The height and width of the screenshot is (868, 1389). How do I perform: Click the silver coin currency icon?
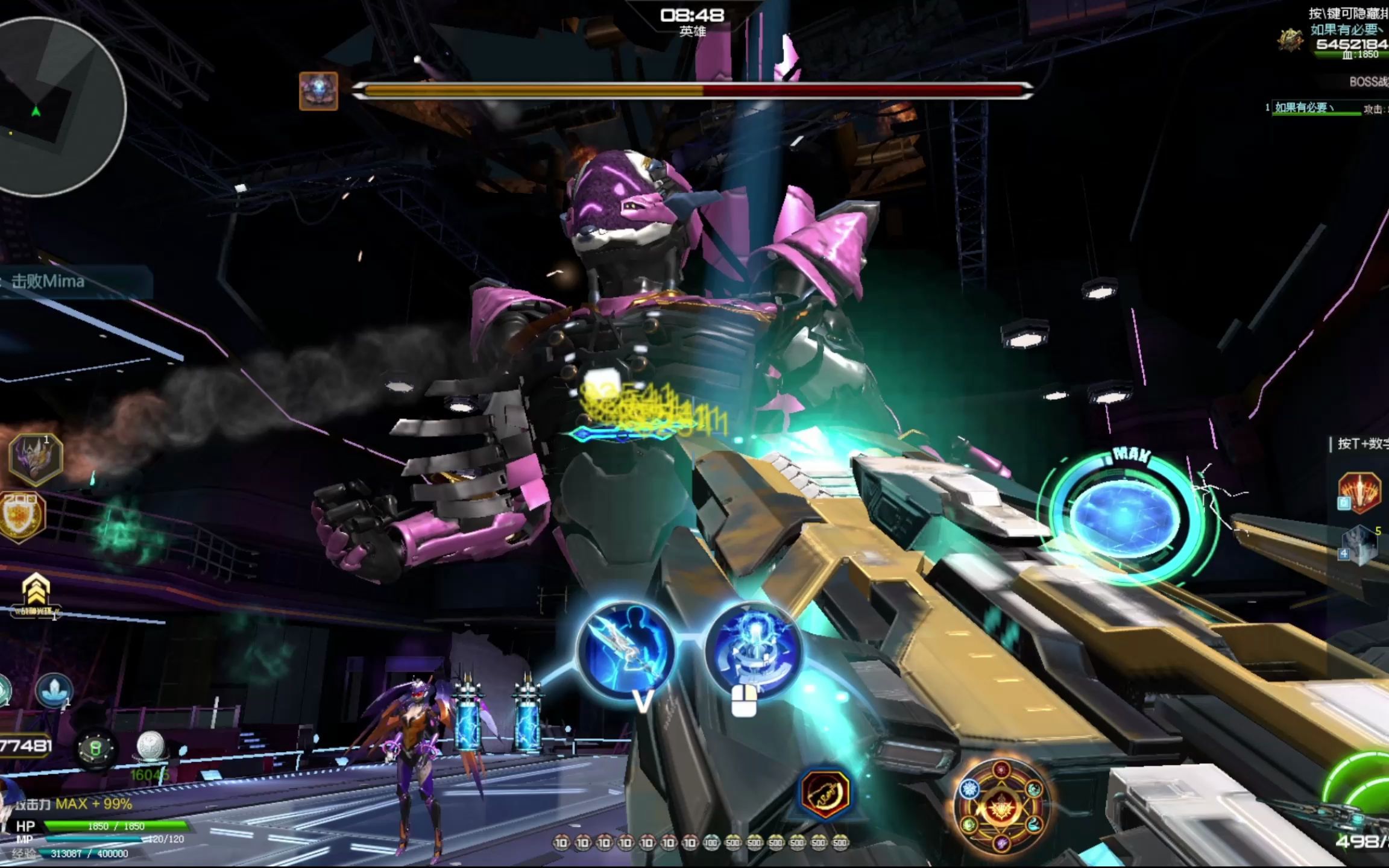tap(150, 746)
